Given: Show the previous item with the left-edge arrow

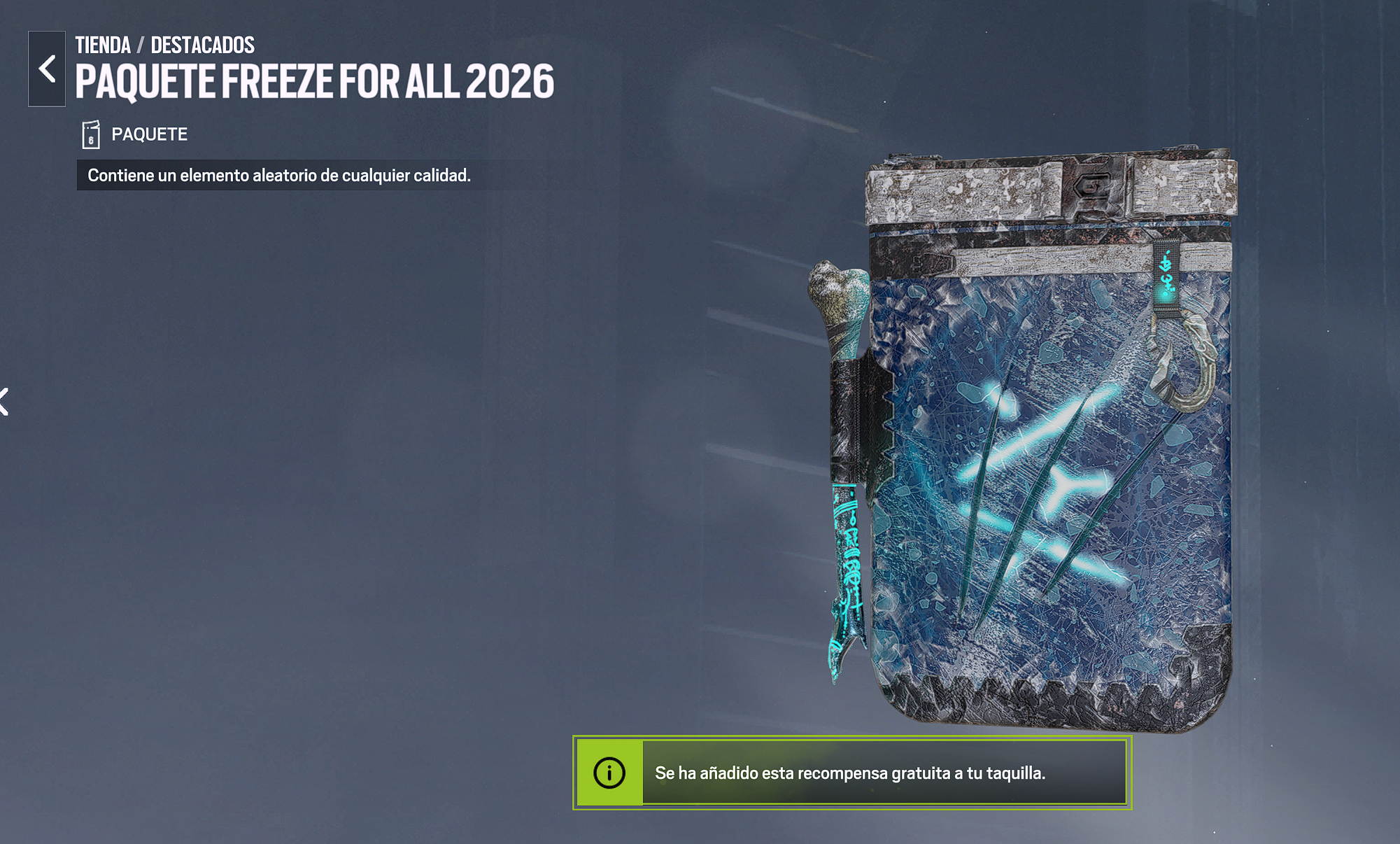Looking at the screenshot, I should 4,402.
